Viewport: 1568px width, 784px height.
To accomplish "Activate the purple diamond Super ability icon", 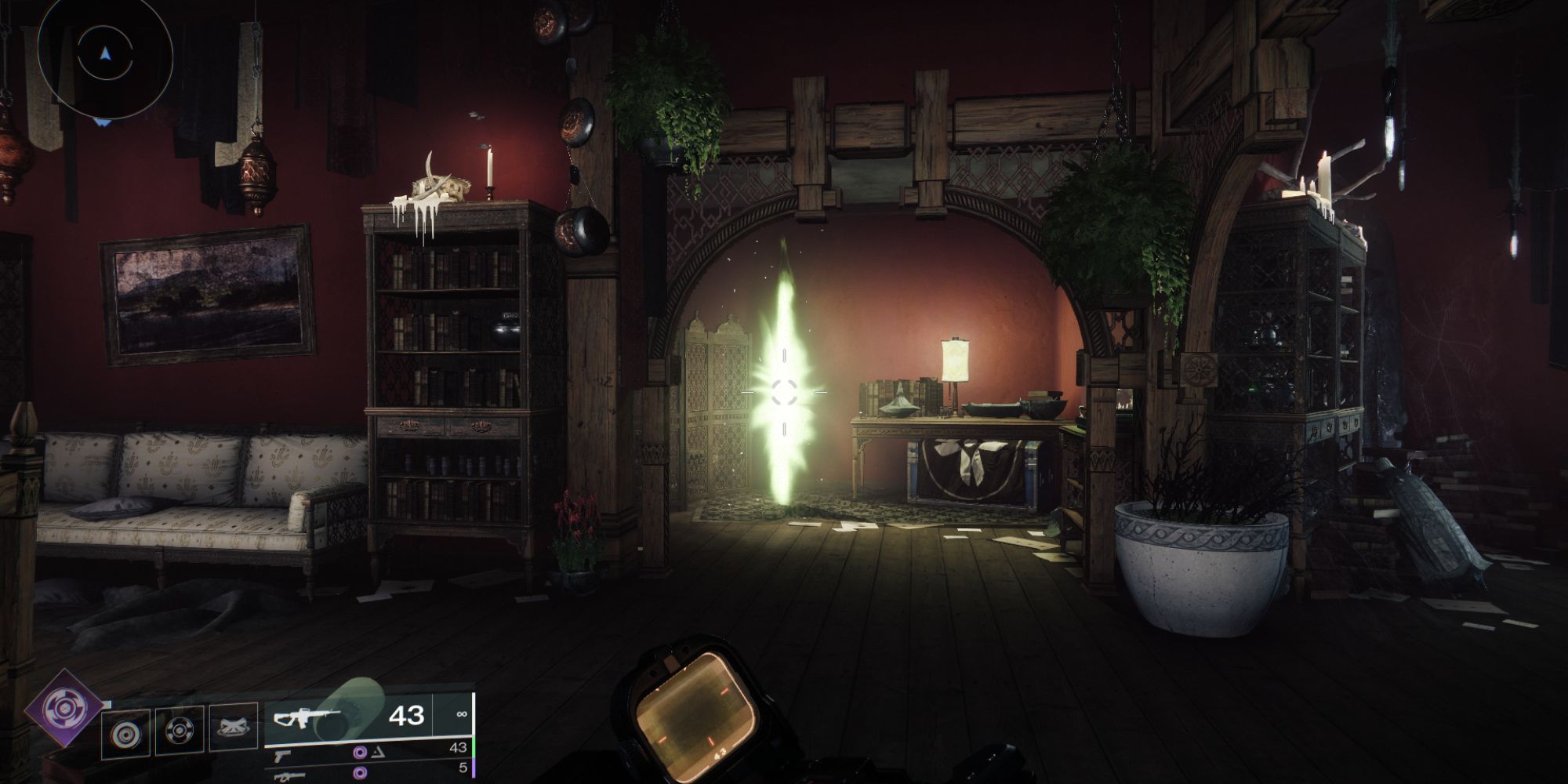I will point(63,710).
